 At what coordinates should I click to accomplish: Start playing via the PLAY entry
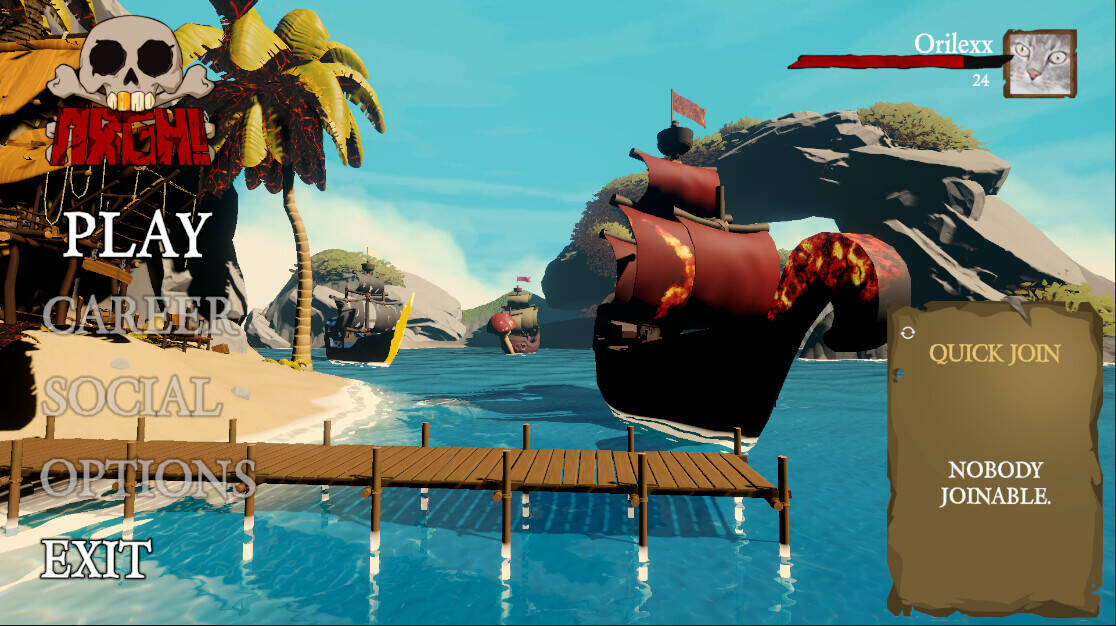(x=137, y=235)
